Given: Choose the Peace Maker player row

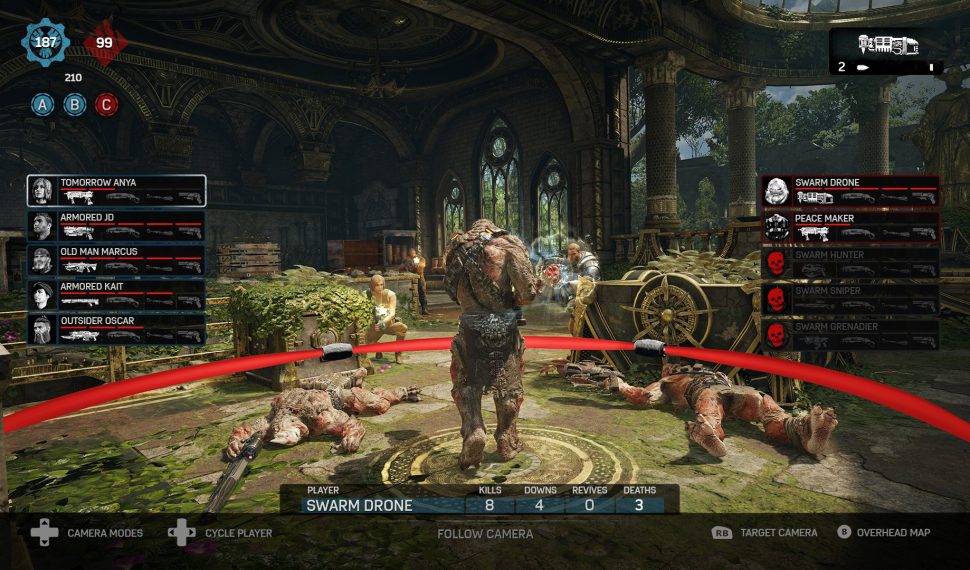Looking at the screenshot, I should 851,226.
